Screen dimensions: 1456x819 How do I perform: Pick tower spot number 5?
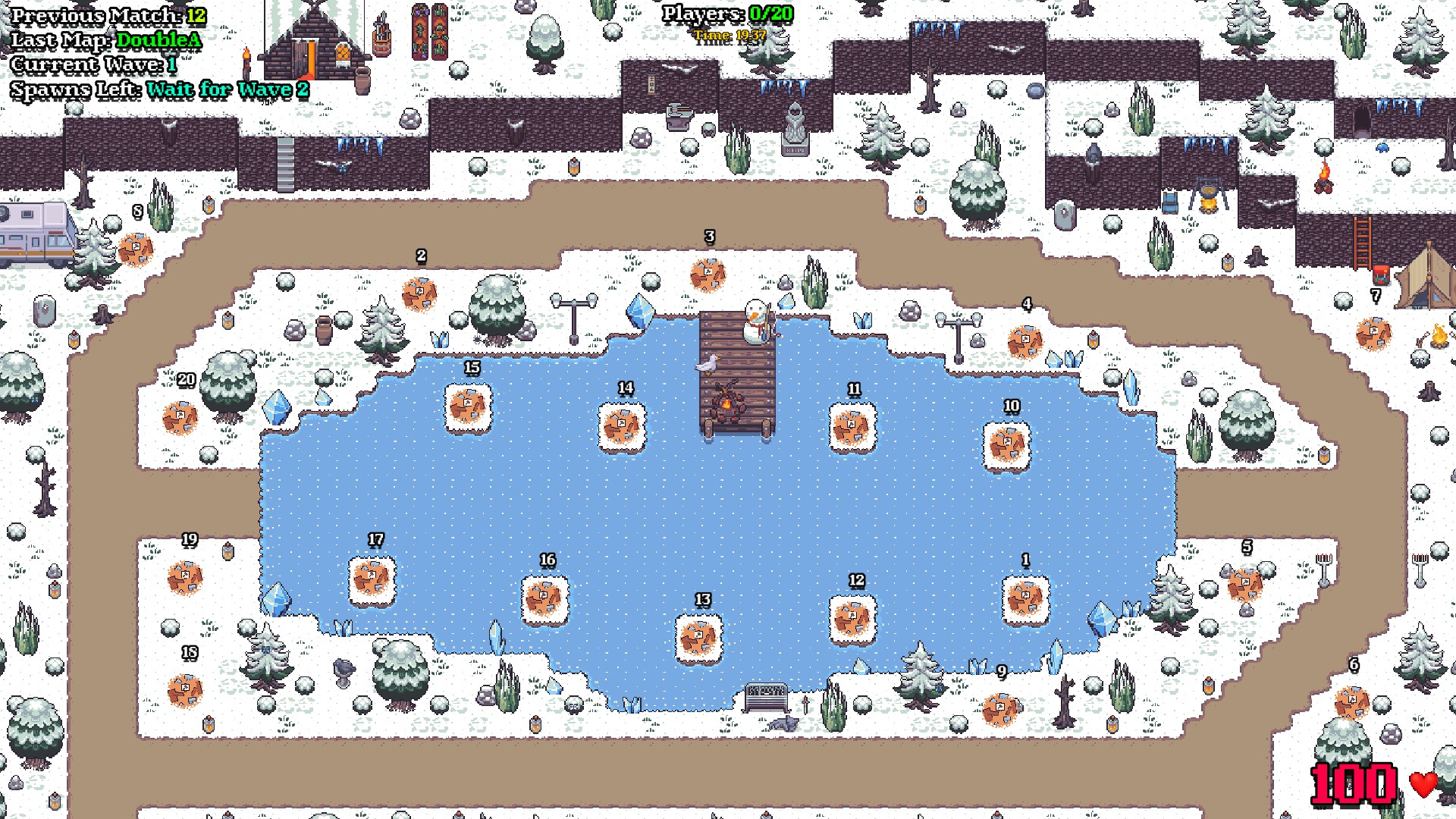[1244, 585]
